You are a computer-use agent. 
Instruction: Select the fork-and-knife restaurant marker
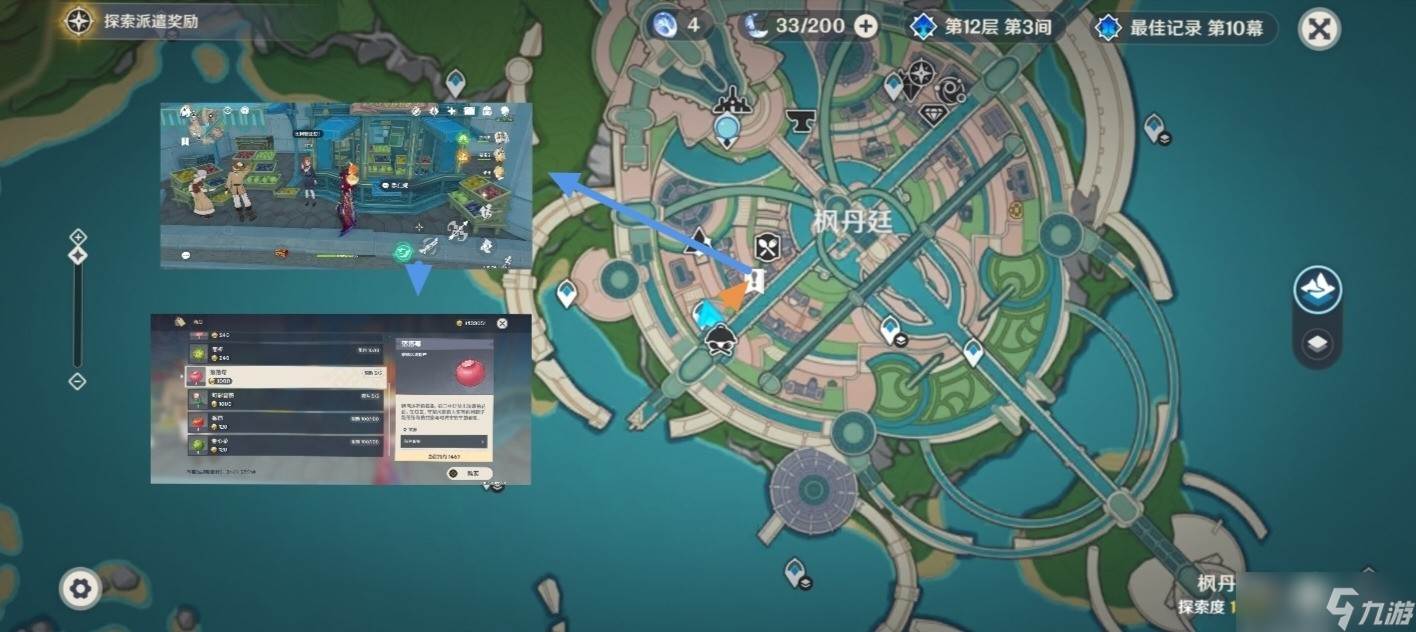point(767,246)
